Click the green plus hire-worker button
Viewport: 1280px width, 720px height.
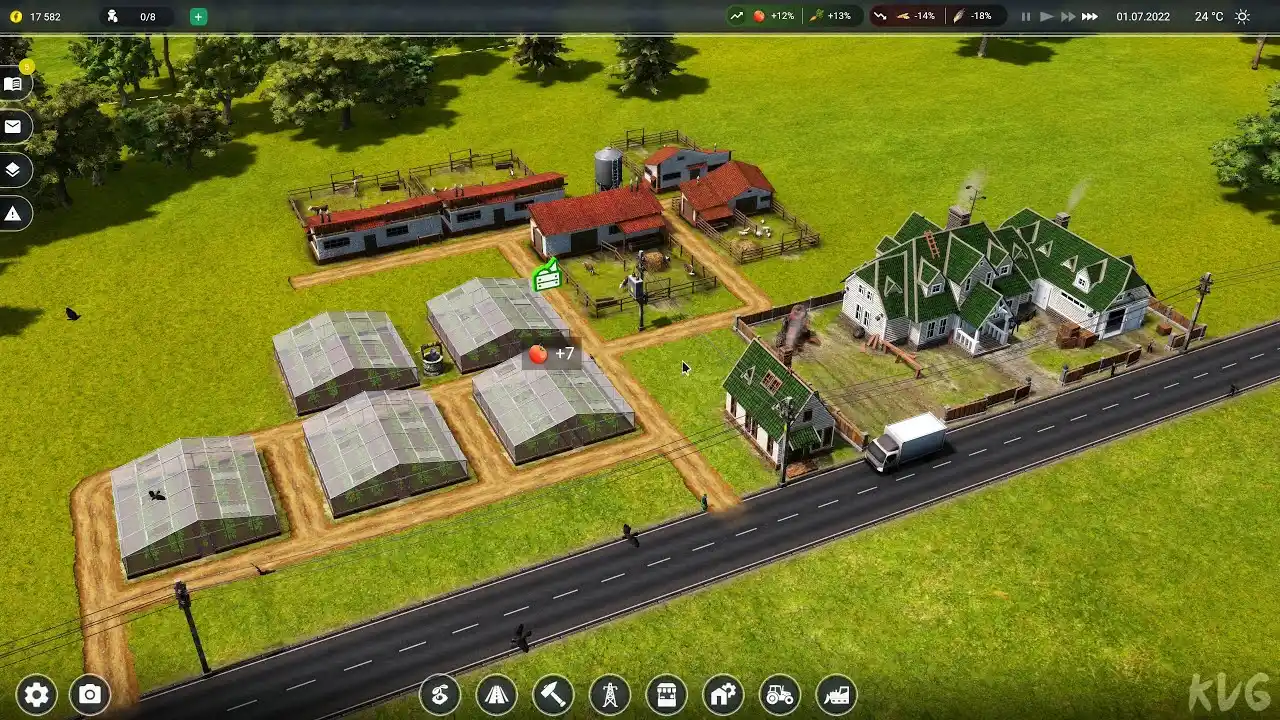[198, 17]
